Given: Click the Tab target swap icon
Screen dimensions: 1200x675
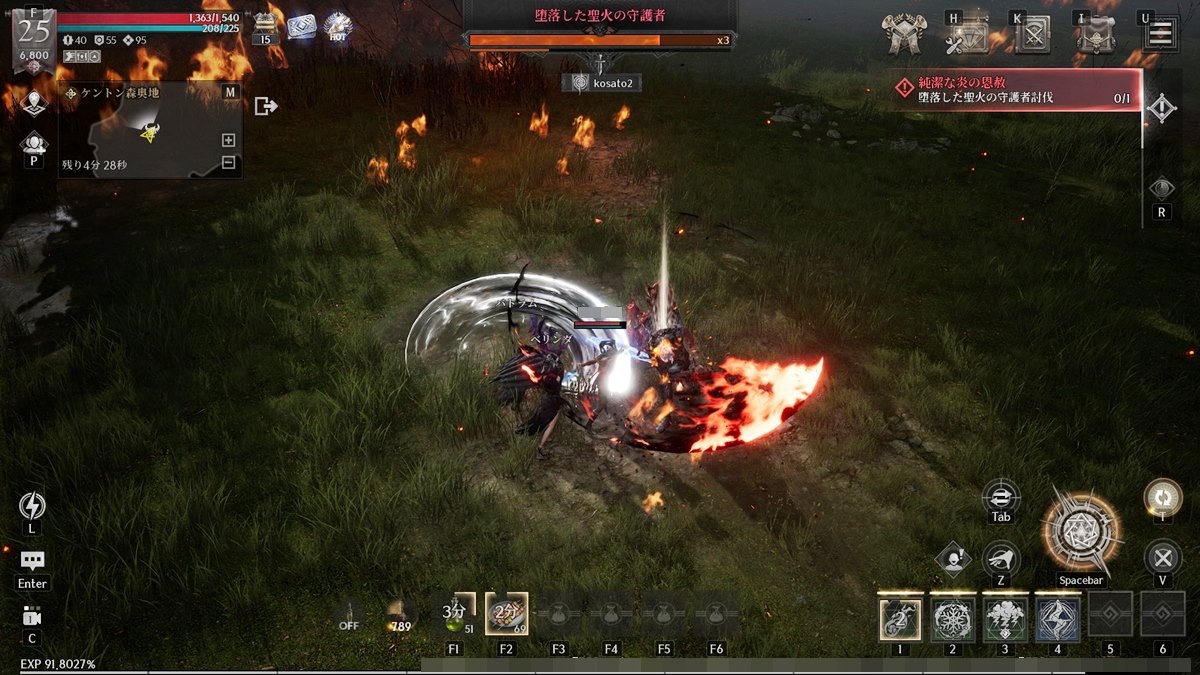Looking at the screenshot, I should [x=1001, y=496].
